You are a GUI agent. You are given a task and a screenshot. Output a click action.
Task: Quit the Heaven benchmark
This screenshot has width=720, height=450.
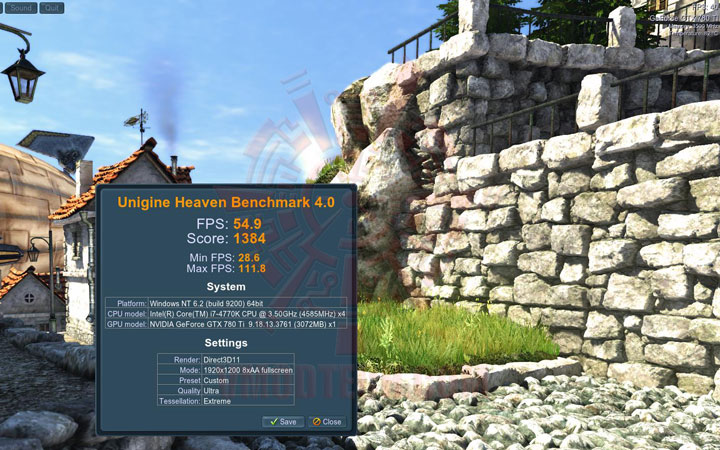[52, 7]
